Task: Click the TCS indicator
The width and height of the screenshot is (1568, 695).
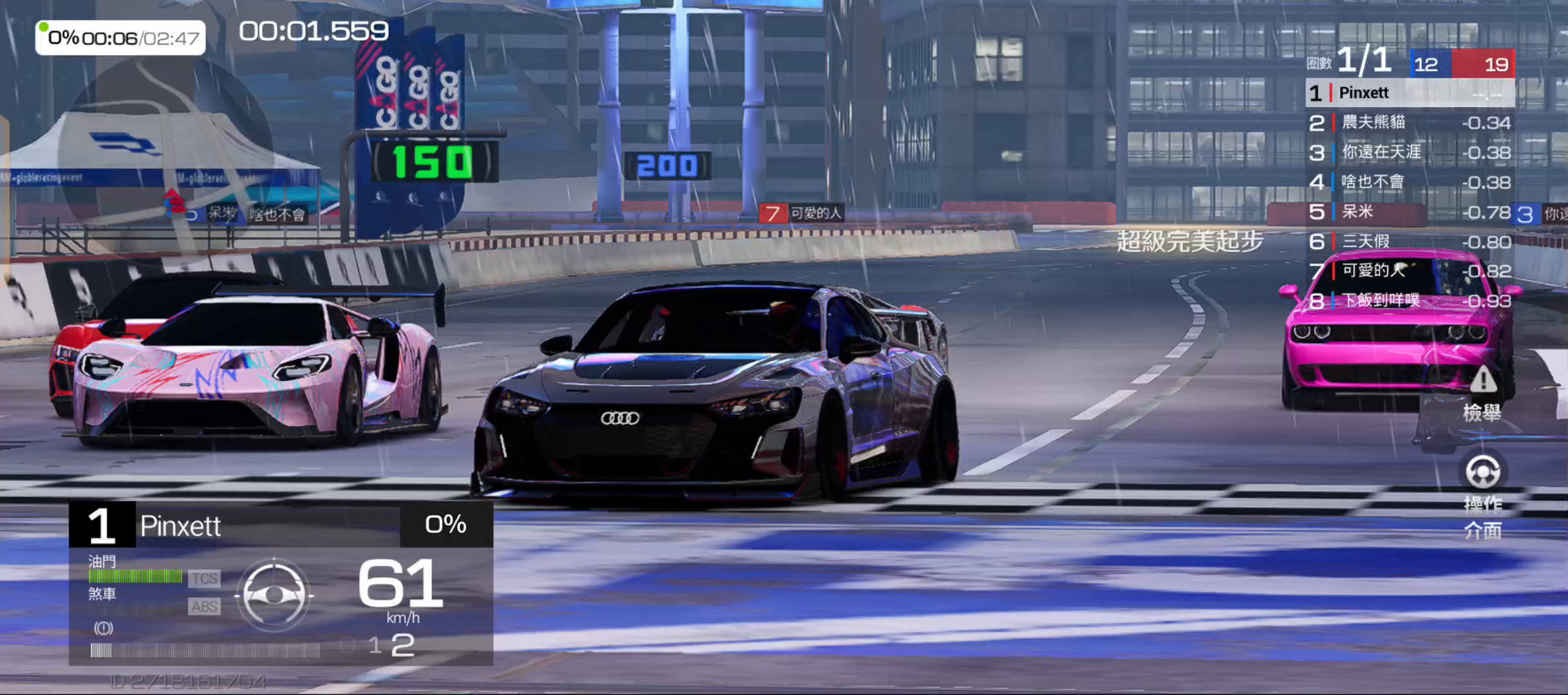Action: (204, 579)
